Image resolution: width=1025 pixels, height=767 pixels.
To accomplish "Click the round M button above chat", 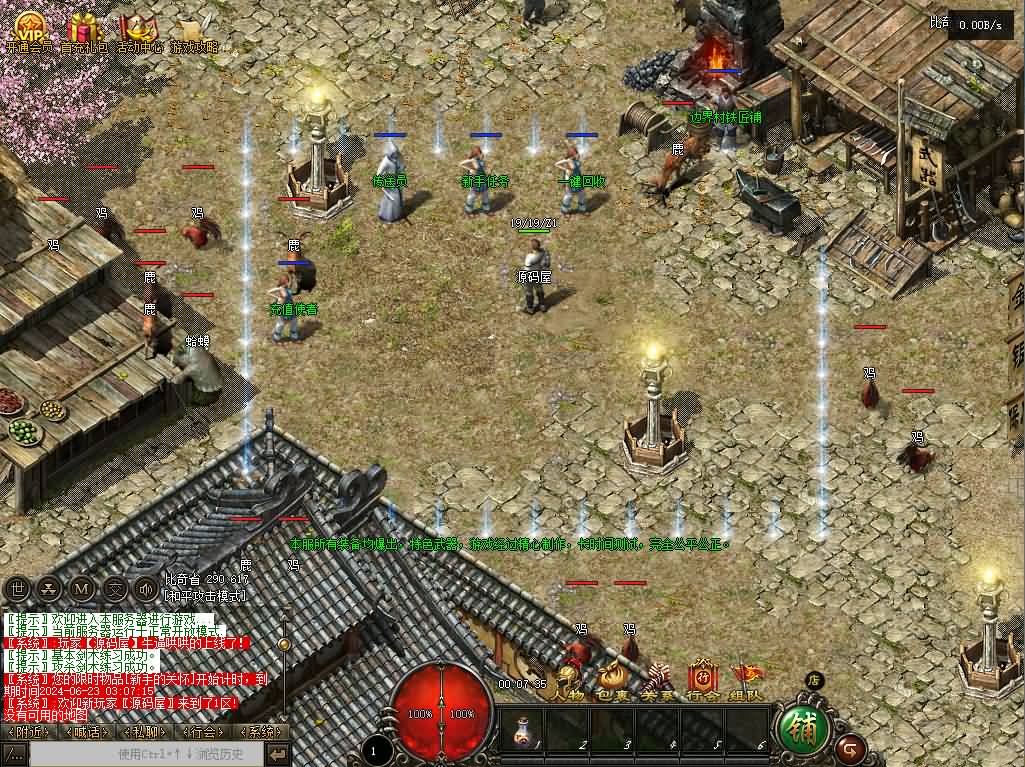I will pyautogui.click(x=82, y=589).
